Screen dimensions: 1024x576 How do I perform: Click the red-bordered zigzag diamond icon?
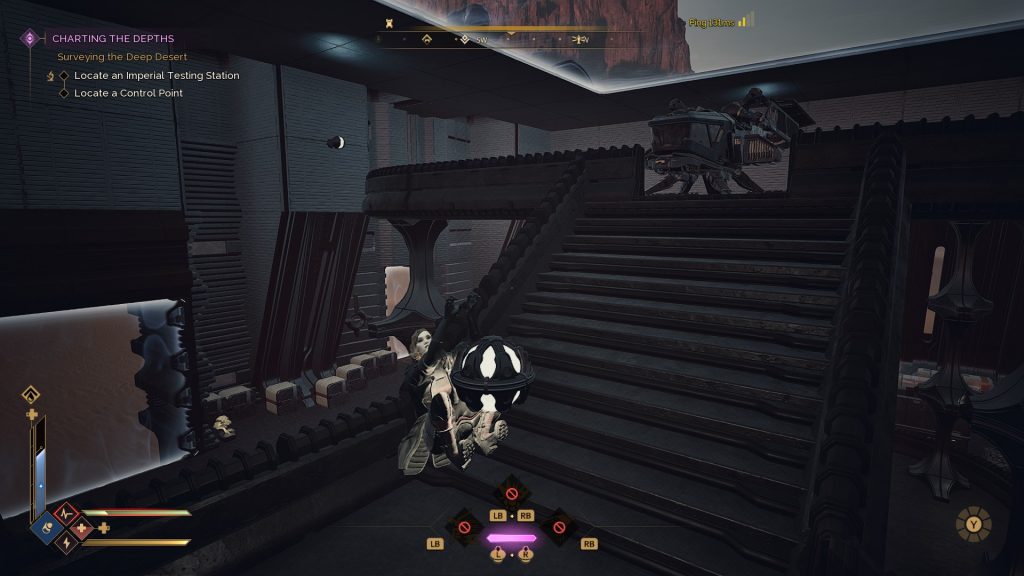click(x=66, y=513)
